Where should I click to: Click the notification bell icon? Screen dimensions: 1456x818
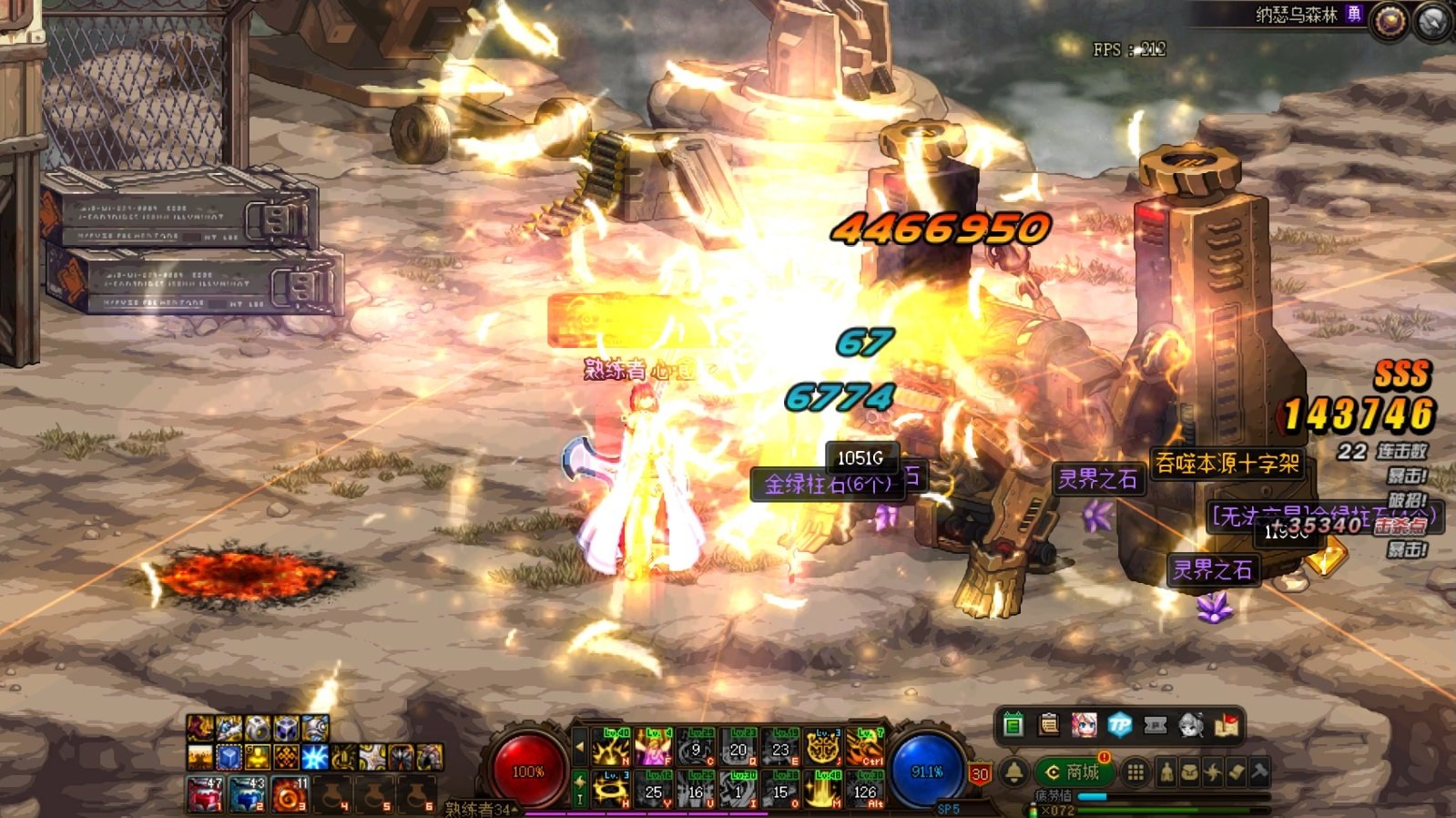click(x=1014, y=772)
